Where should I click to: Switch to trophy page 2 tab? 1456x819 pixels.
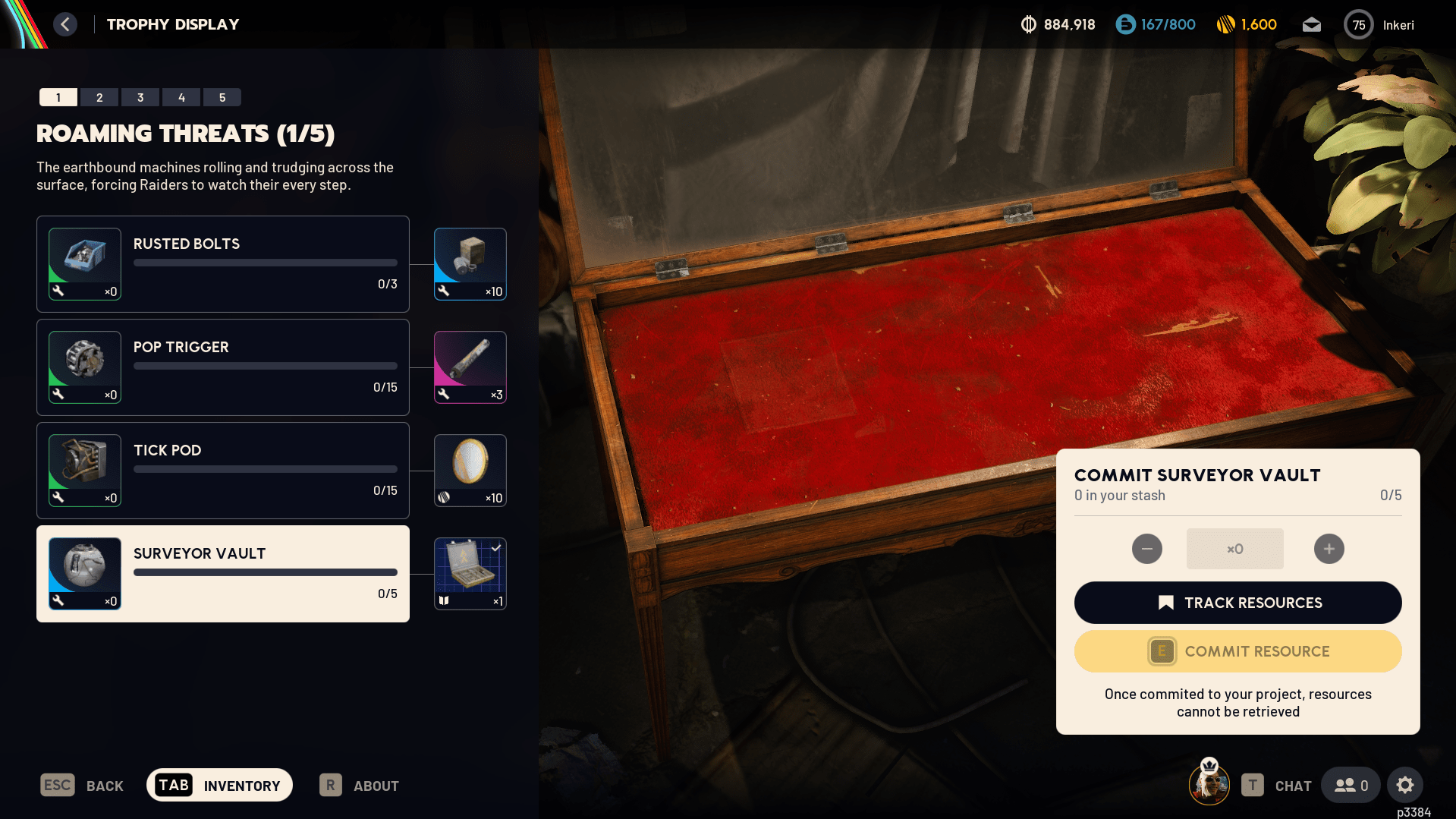click(x=99, y=97)
